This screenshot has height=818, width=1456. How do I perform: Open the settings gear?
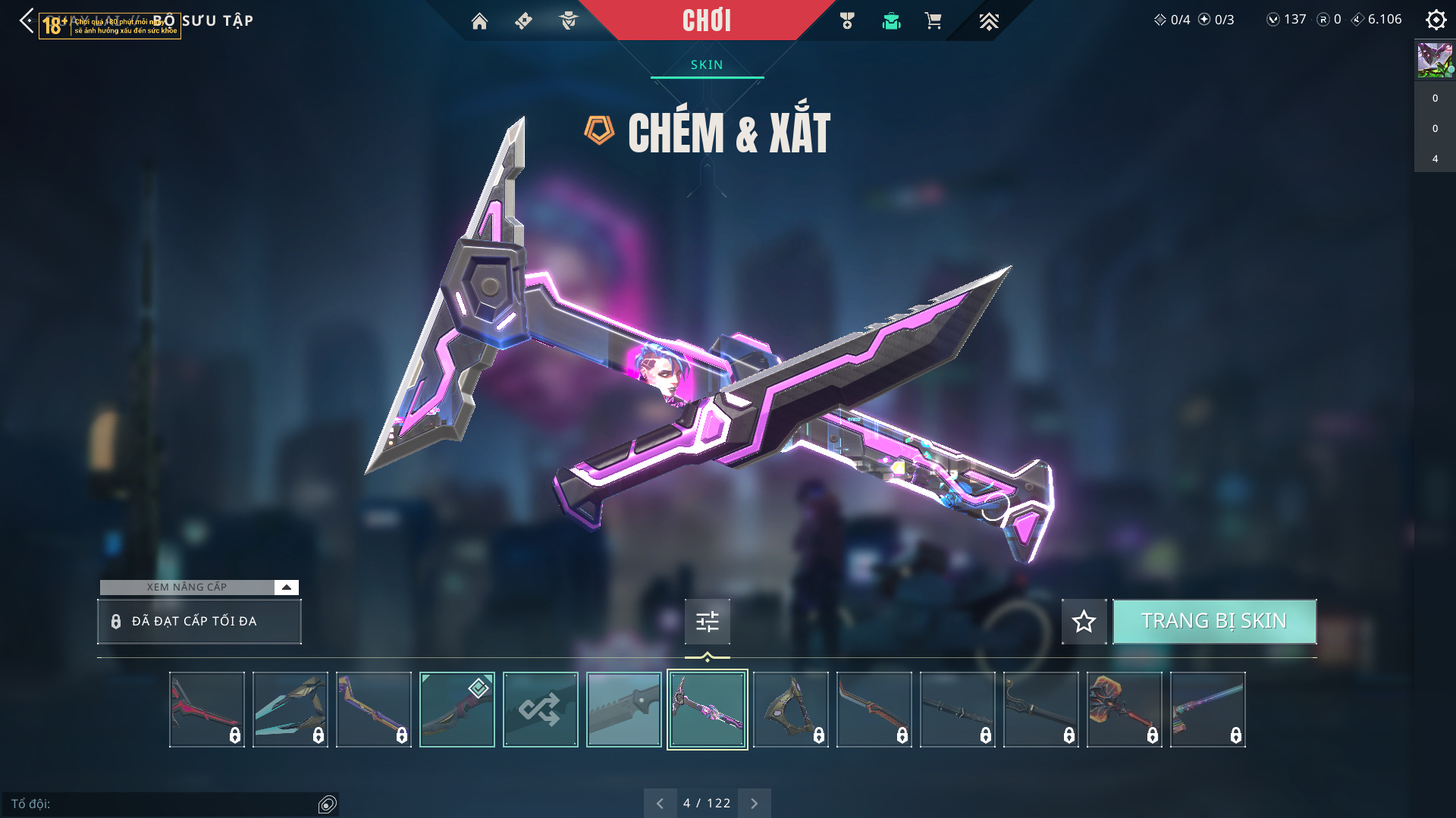[x=1436, y=20]
